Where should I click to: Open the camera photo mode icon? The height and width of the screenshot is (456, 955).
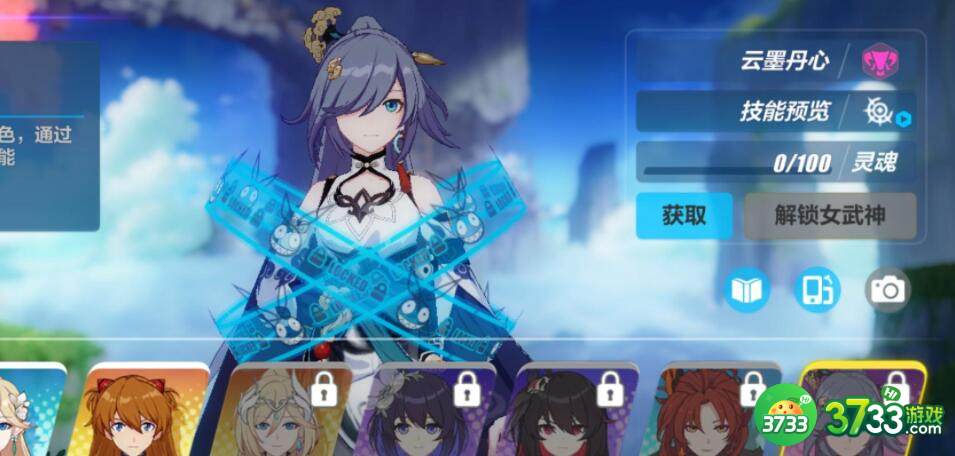(x=886, y=290)
